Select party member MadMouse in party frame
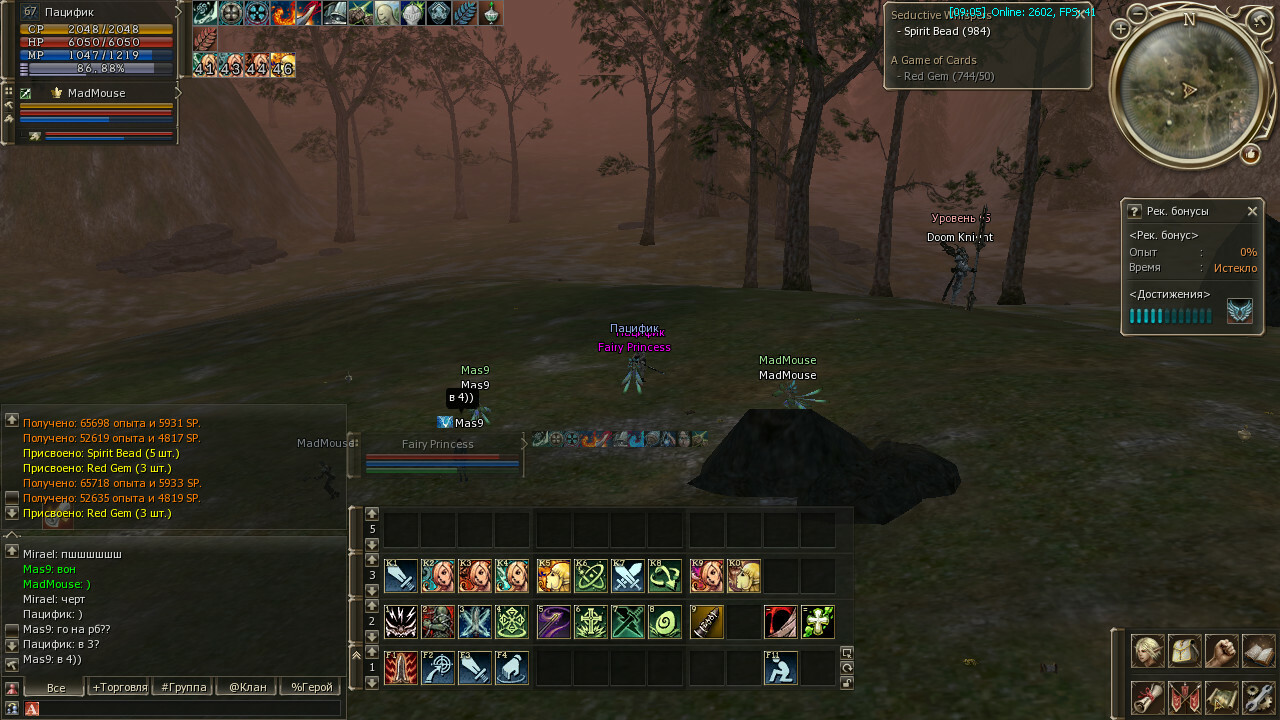The height and width of the screenshot is (720, 1280). (x=96, y=93)
